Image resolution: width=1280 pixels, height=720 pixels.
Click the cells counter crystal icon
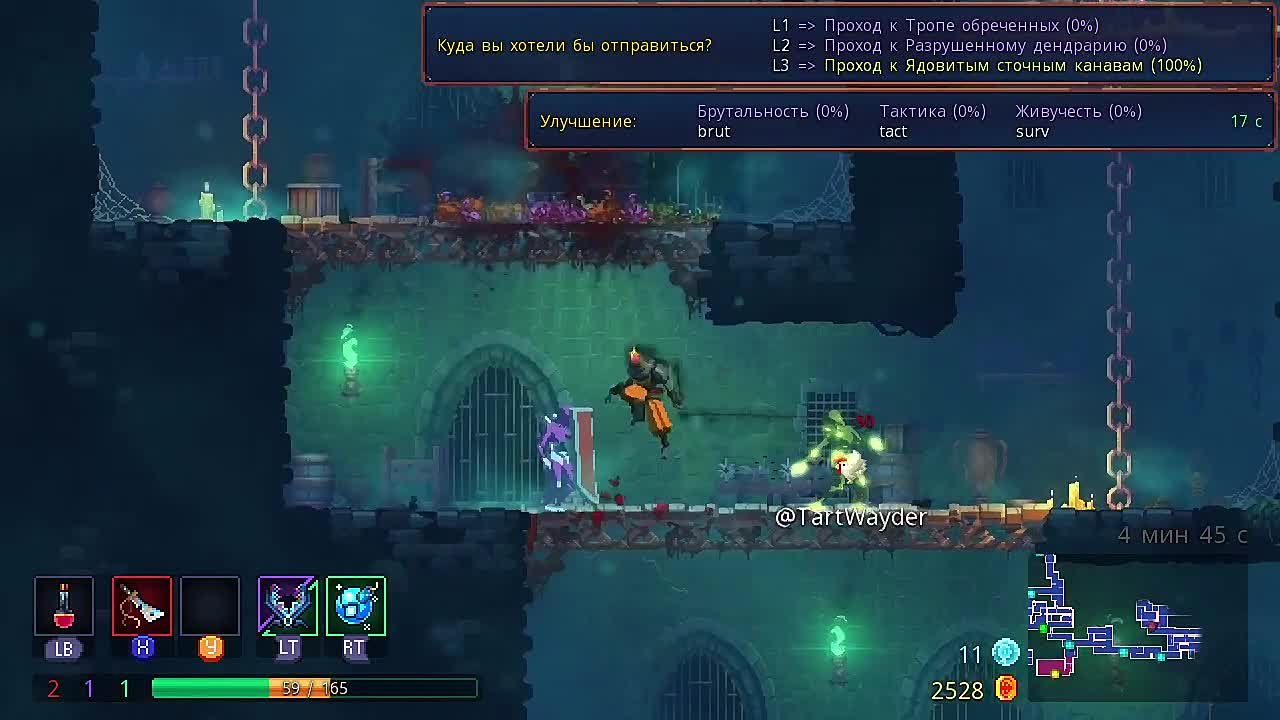1005,654
